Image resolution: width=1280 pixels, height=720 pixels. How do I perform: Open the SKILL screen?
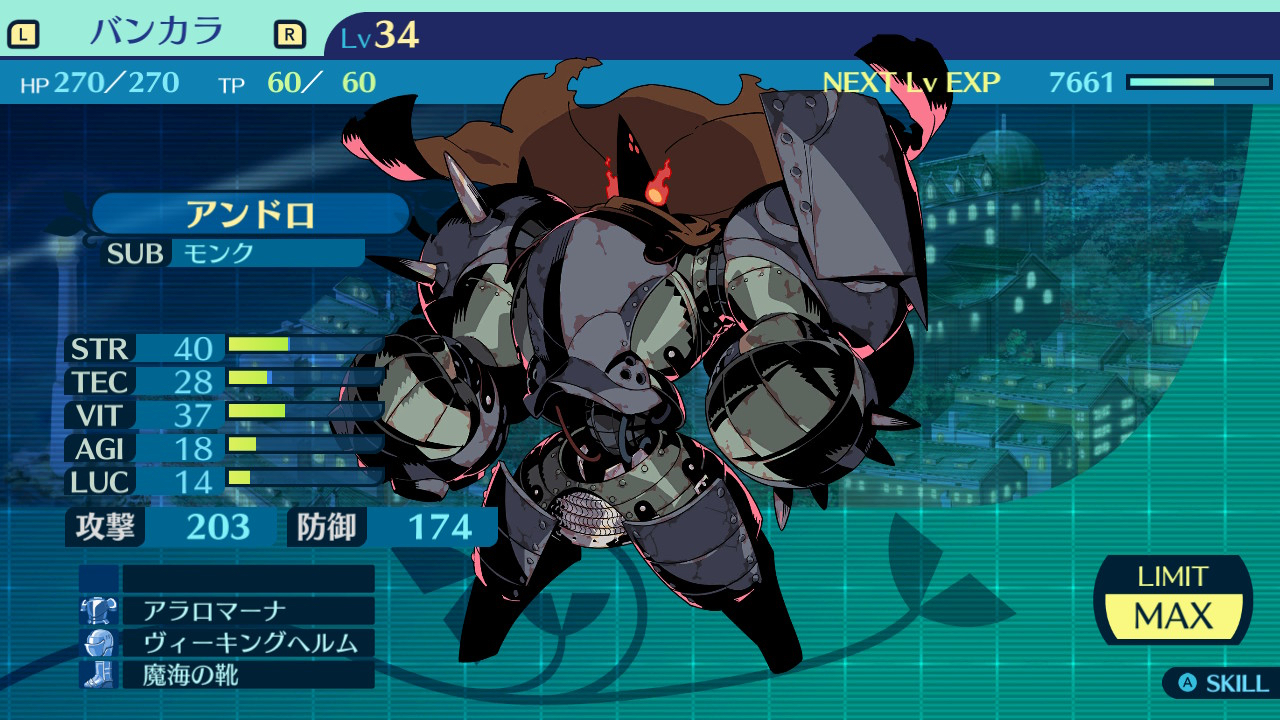1223,684
